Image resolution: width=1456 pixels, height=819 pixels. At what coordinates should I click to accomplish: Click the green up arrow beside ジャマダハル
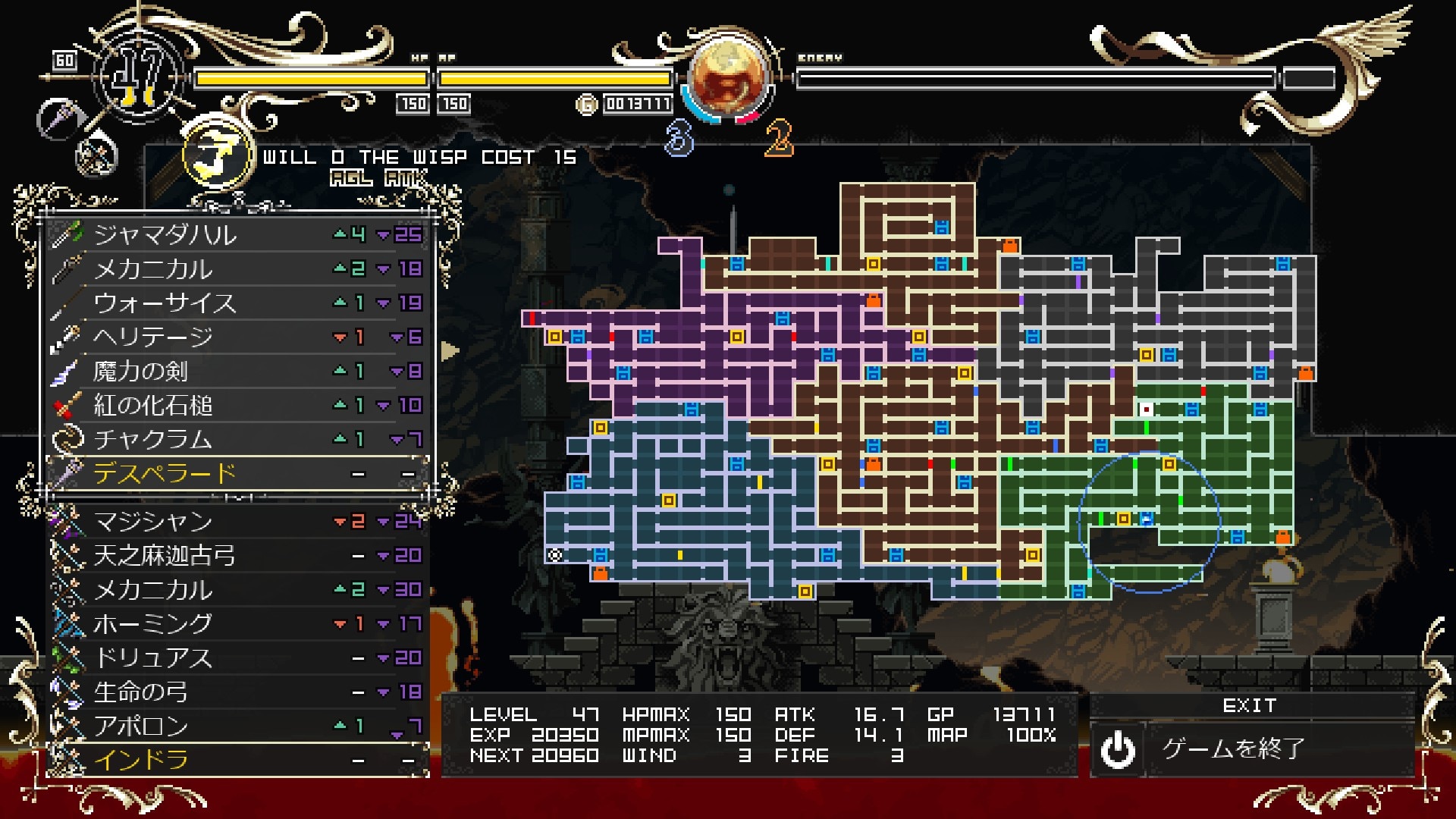point(340,235)
